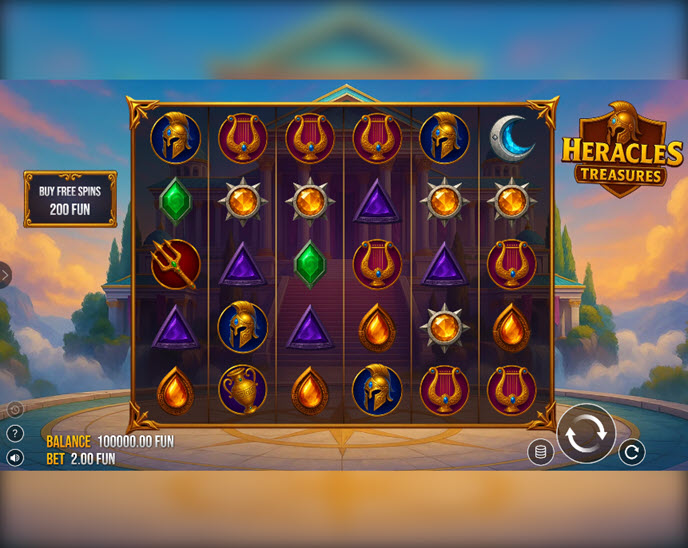Activate the autoplay circular arrow button
Screen dimensions: 688x548
click(631, 452)
